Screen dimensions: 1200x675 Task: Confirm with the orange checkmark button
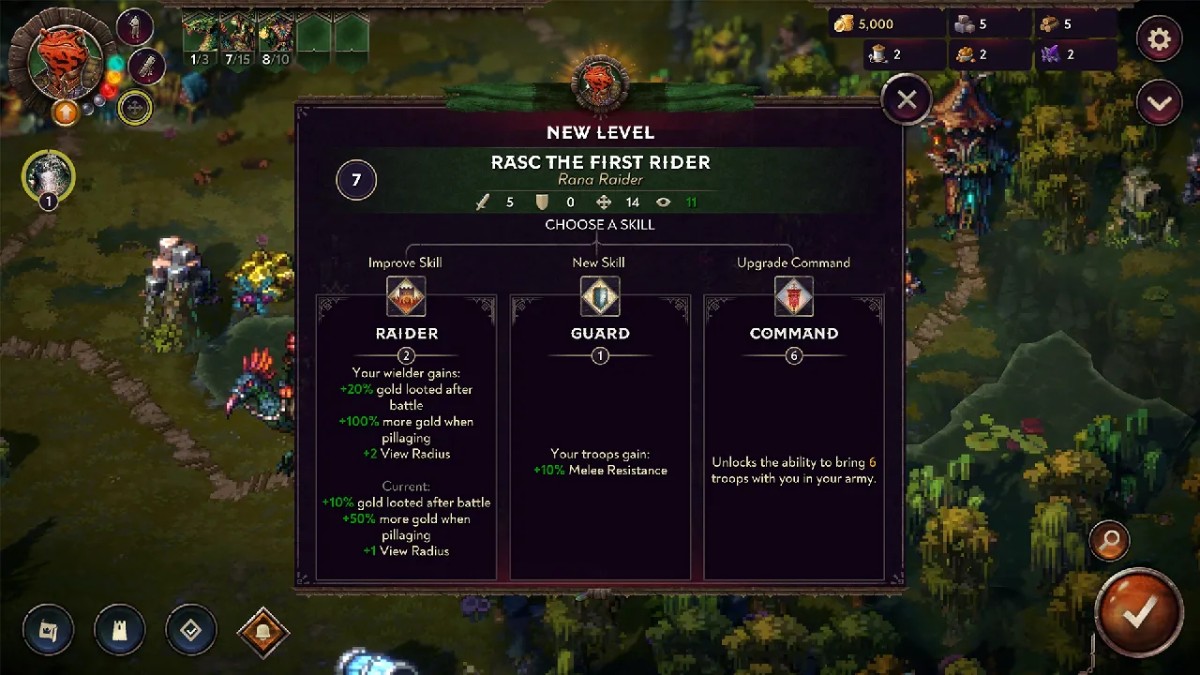(1138, 613)
